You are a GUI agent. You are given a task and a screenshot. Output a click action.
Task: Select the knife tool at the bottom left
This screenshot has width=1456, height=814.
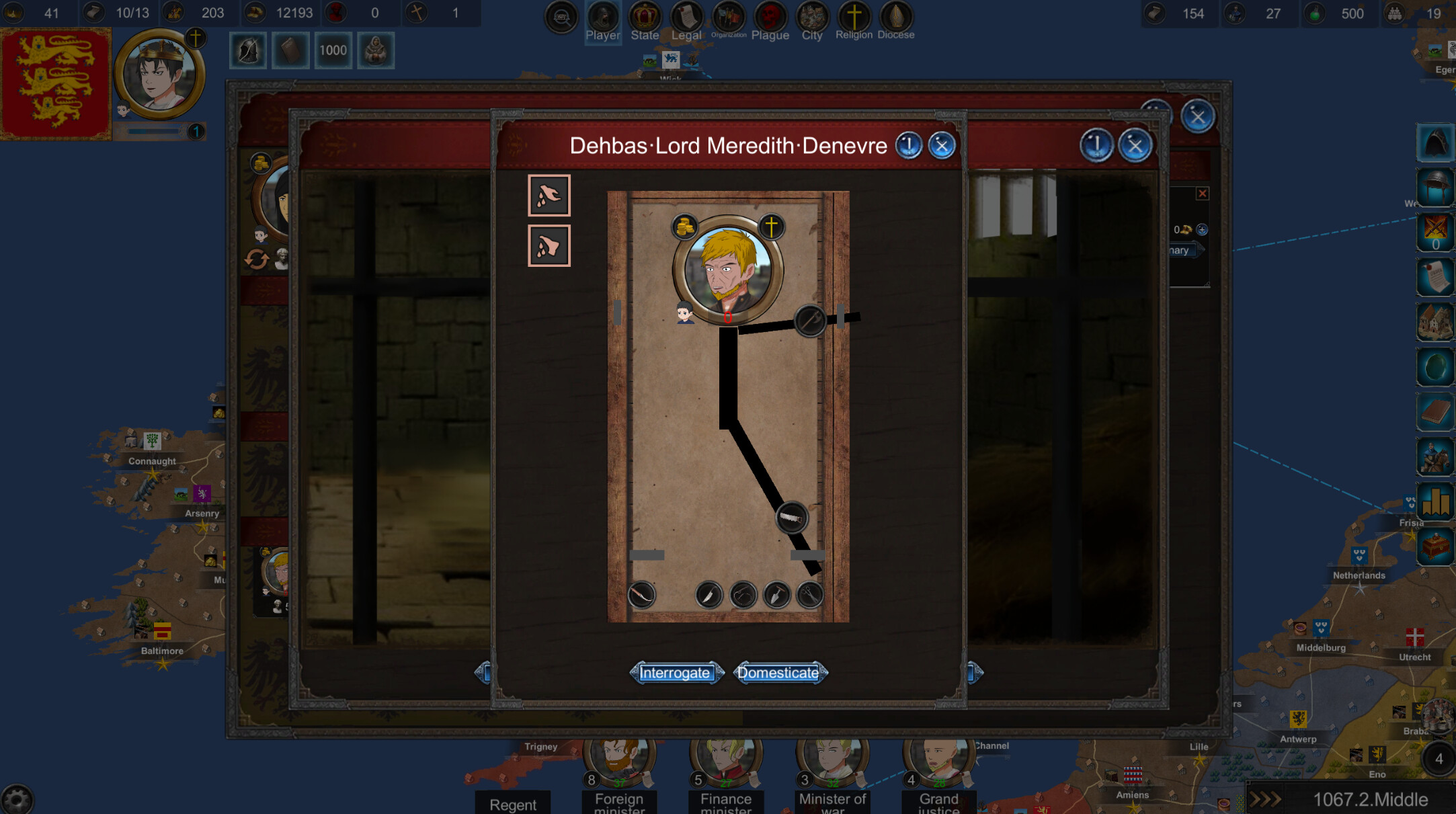[641, 596]
